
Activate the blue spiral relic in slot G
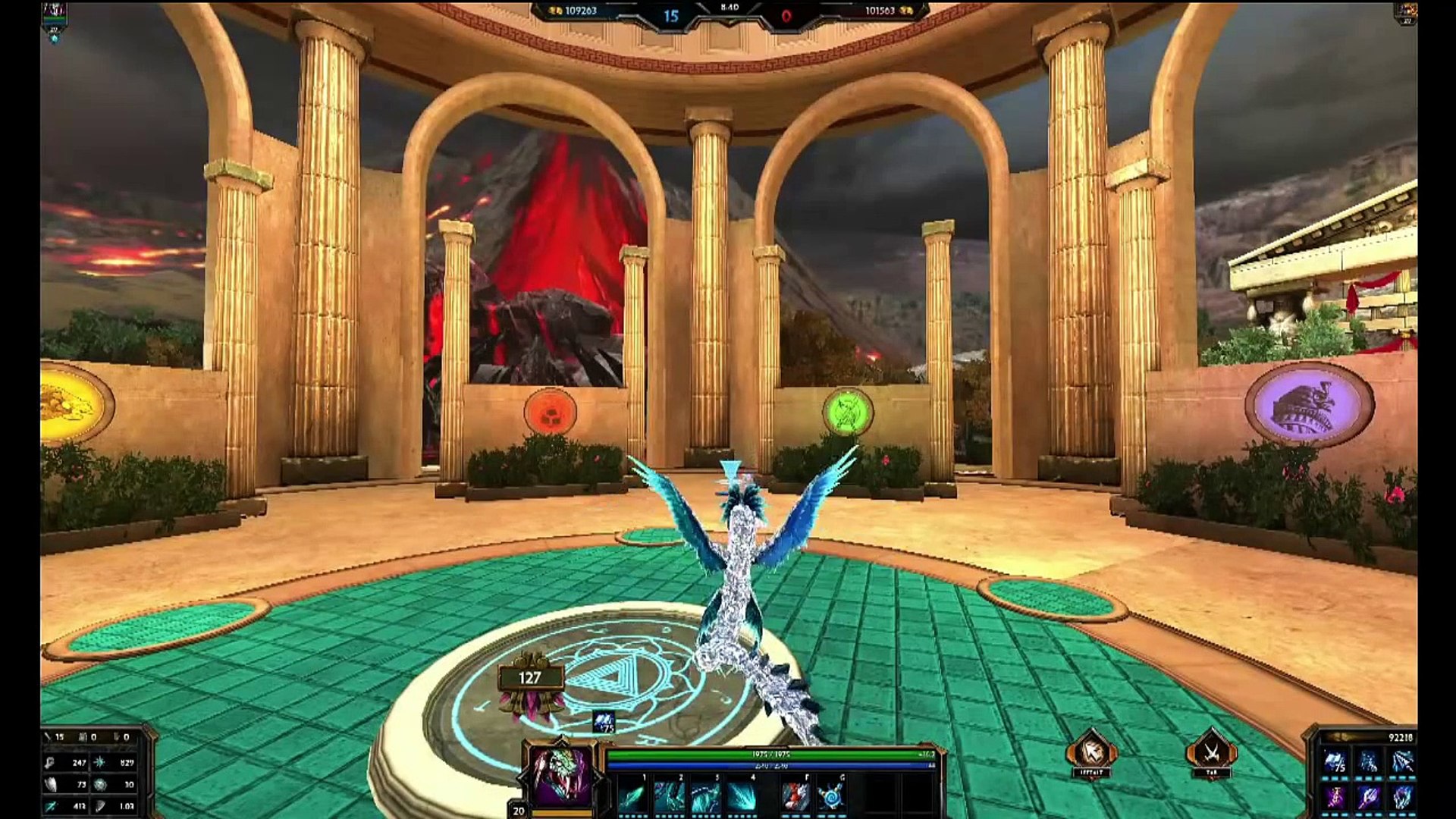(830, 798)
